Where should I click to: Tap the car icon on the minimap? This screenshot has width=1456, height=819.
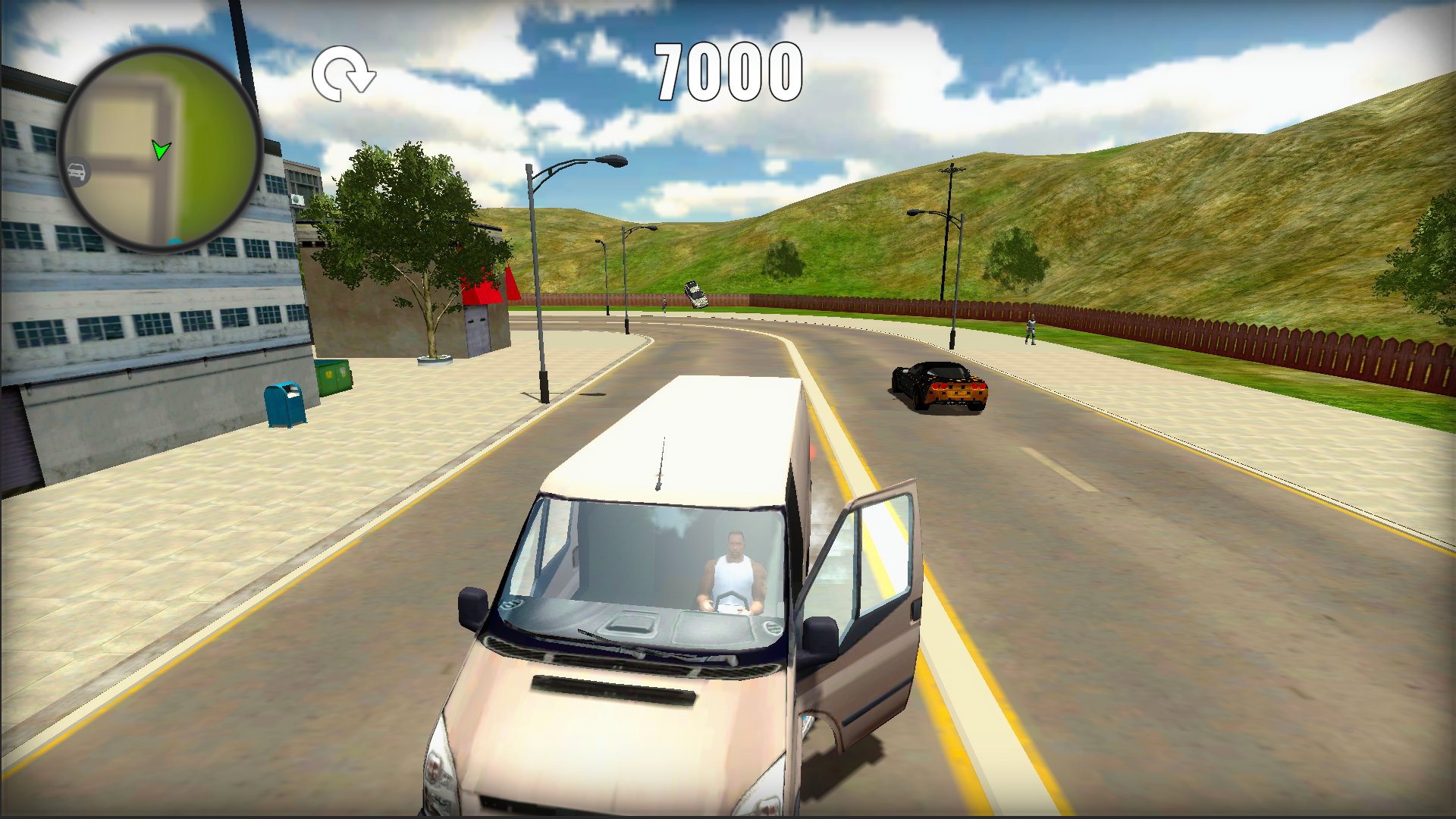(78, 171)
